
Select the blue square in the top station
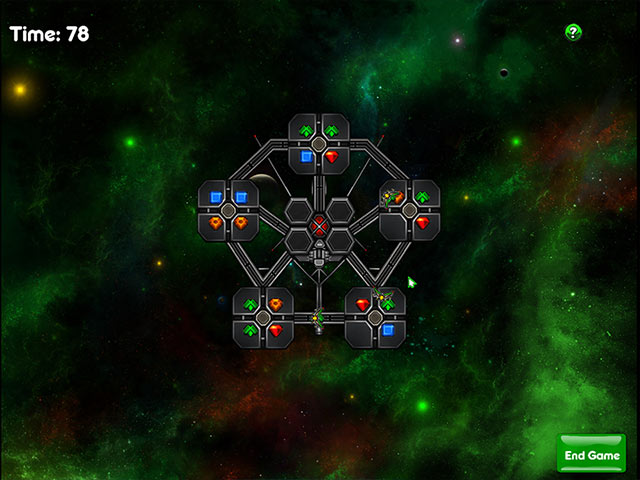coord(306,157)
